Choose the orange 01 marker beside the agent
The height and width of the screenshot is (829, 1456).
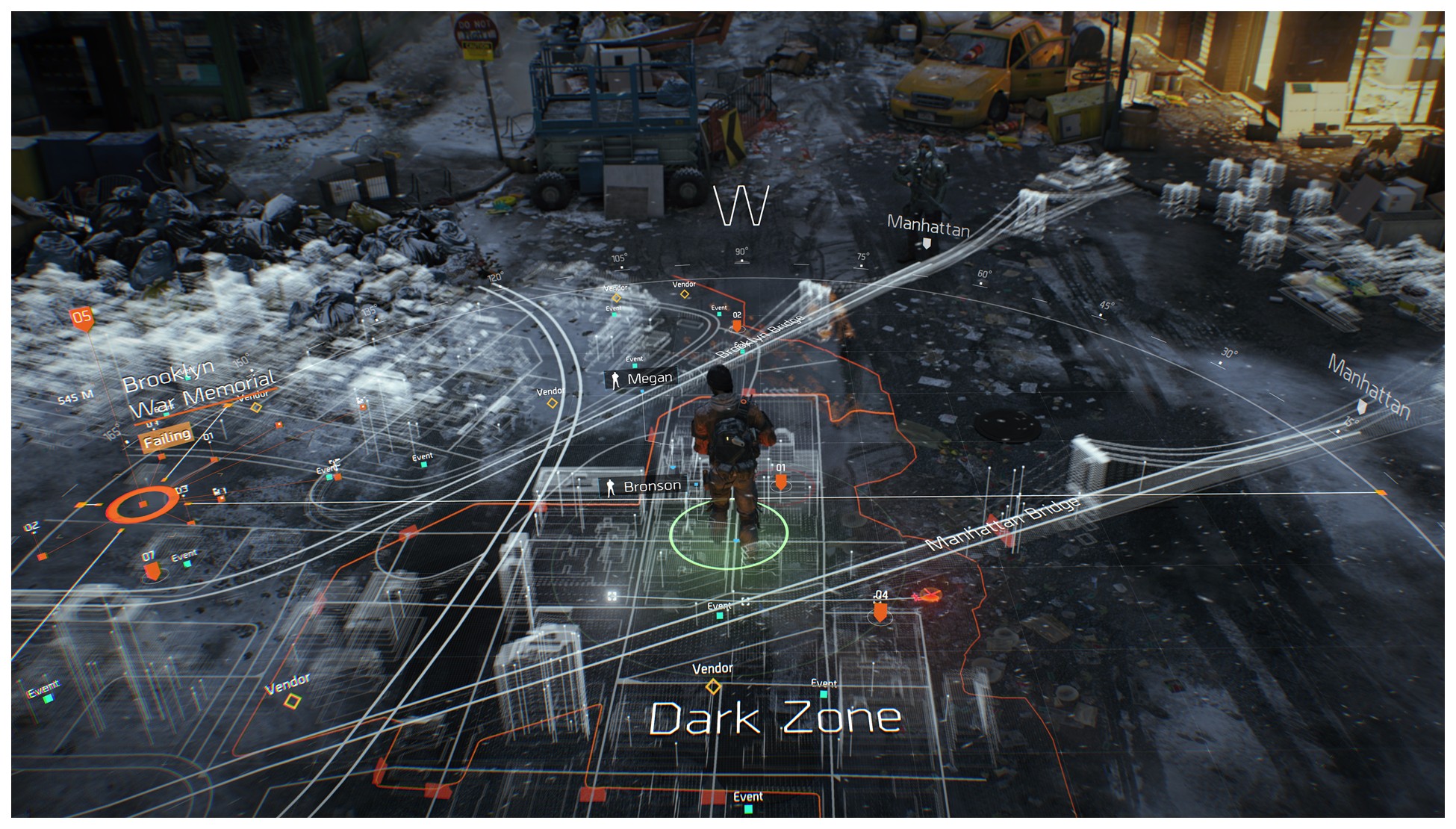tap(780, 481)
